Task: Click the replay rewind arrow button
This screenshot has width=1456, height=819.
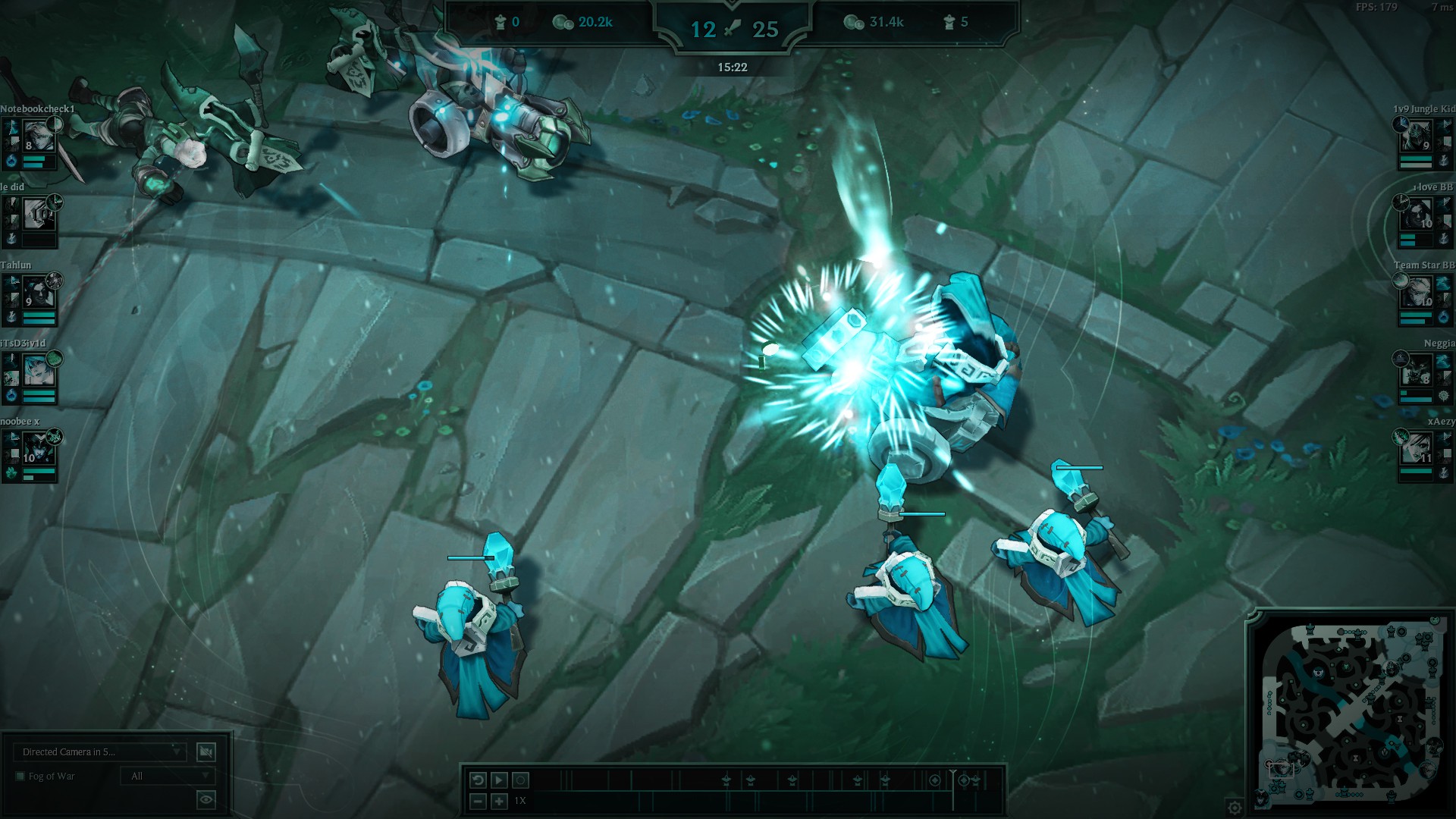Action: coord(478,780)
